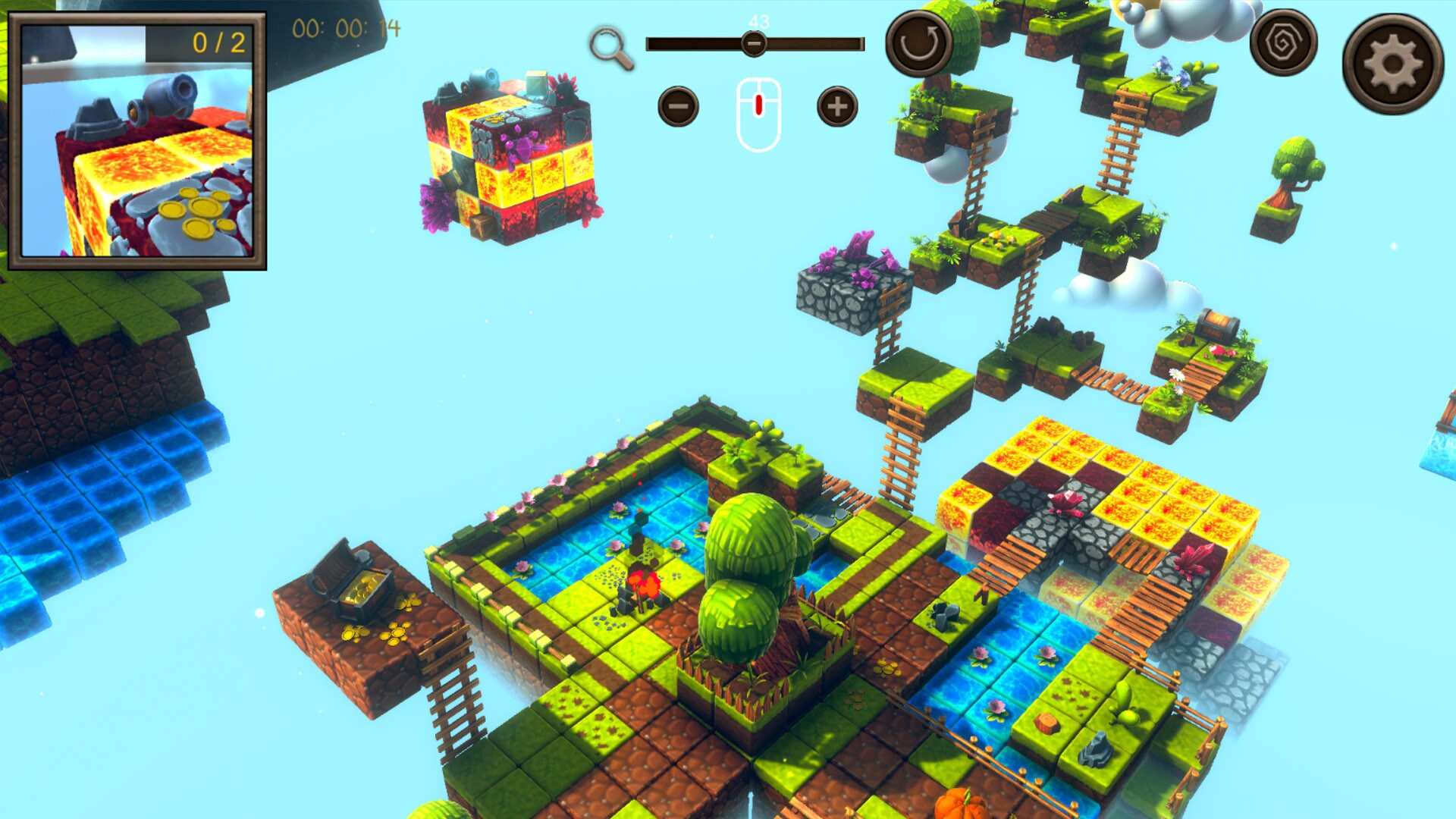Image resolution: width=1456 pixels, height=819 pixels.
Task: Click the 0/2 collectible counter
Action: [219, 43]
